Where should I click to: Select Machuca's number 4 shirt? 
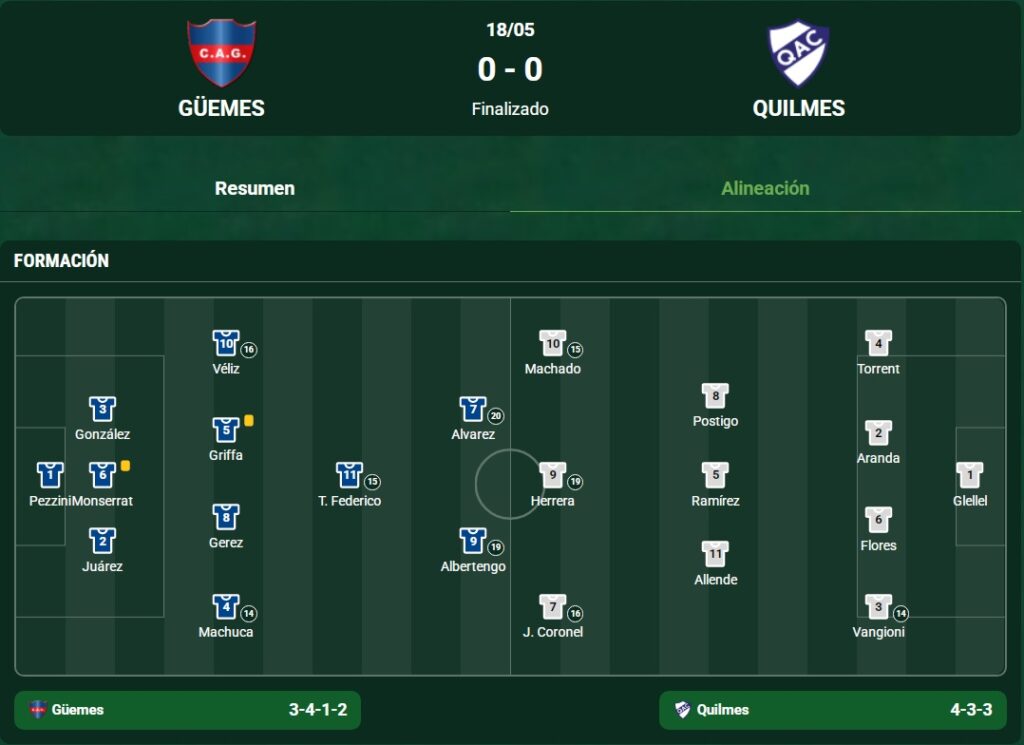[x=226, y=607]
